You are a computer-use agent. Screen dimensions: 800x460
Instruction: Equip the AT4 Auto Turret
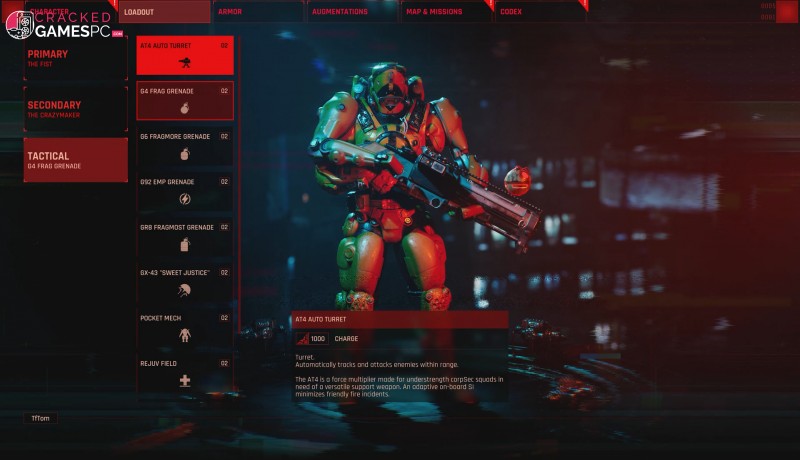(x=185, y=55)
